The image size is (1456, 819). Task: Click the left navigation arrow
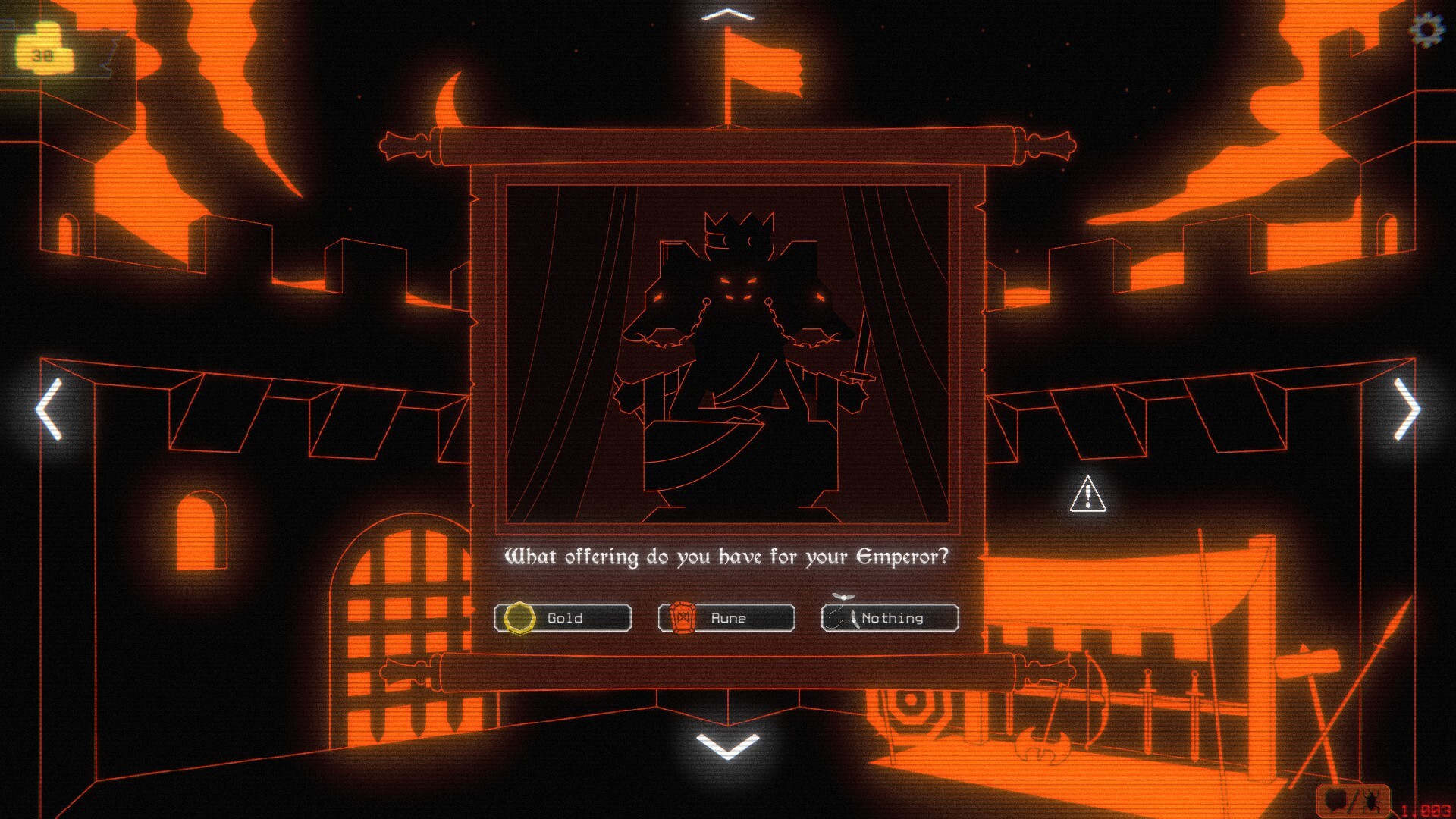(x=49, y=409)
